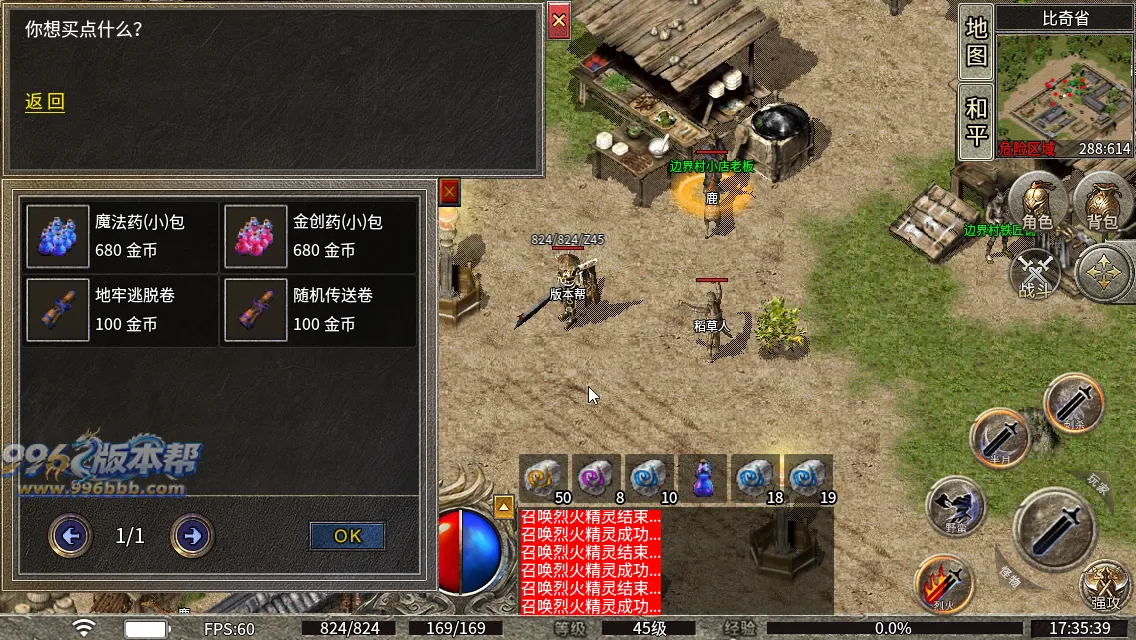Confirm the purchase with the OK button
Viewport: 1136px width, 640px height.
(347, 536)
